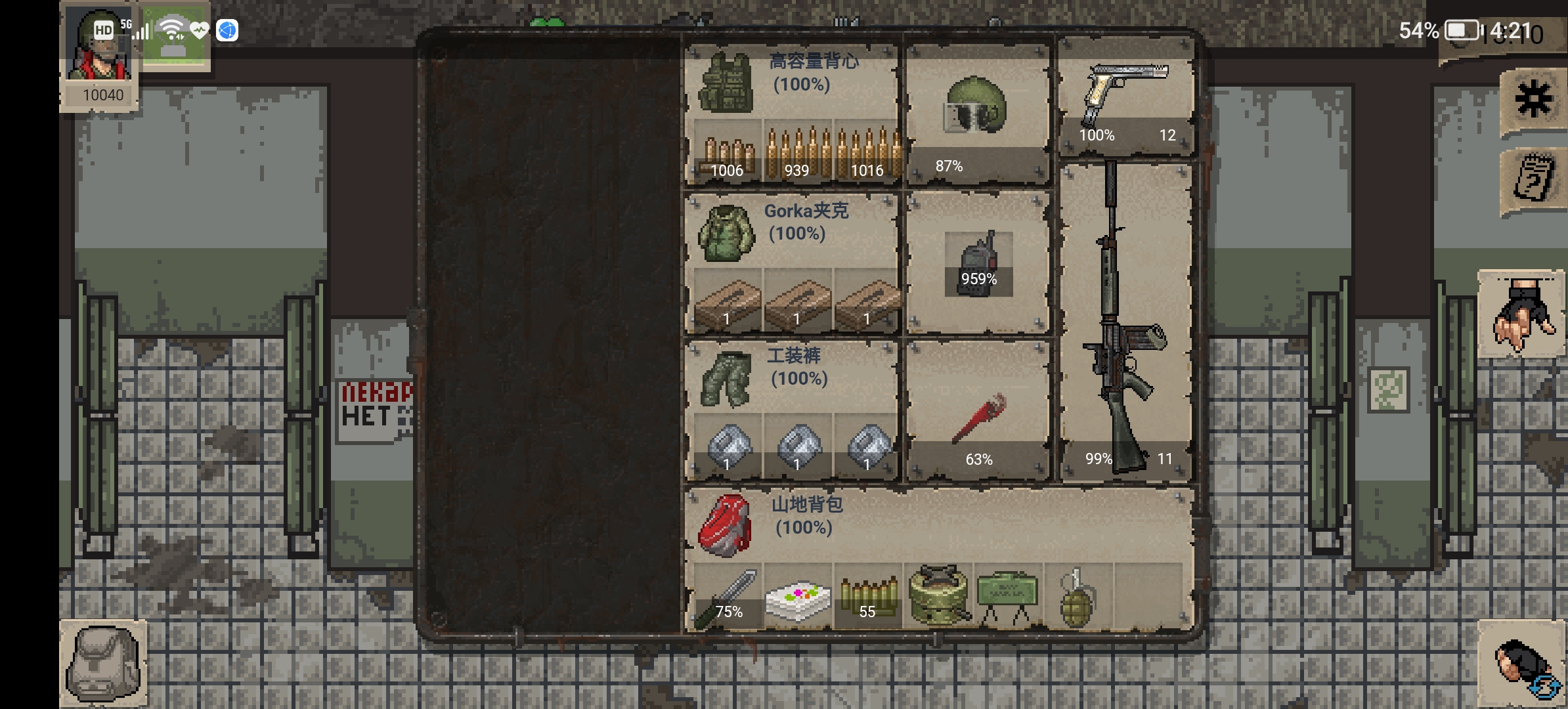This screenshot has width=1568, height=709.
Task: Open the quest notepad button
Action: [1533, 179]
